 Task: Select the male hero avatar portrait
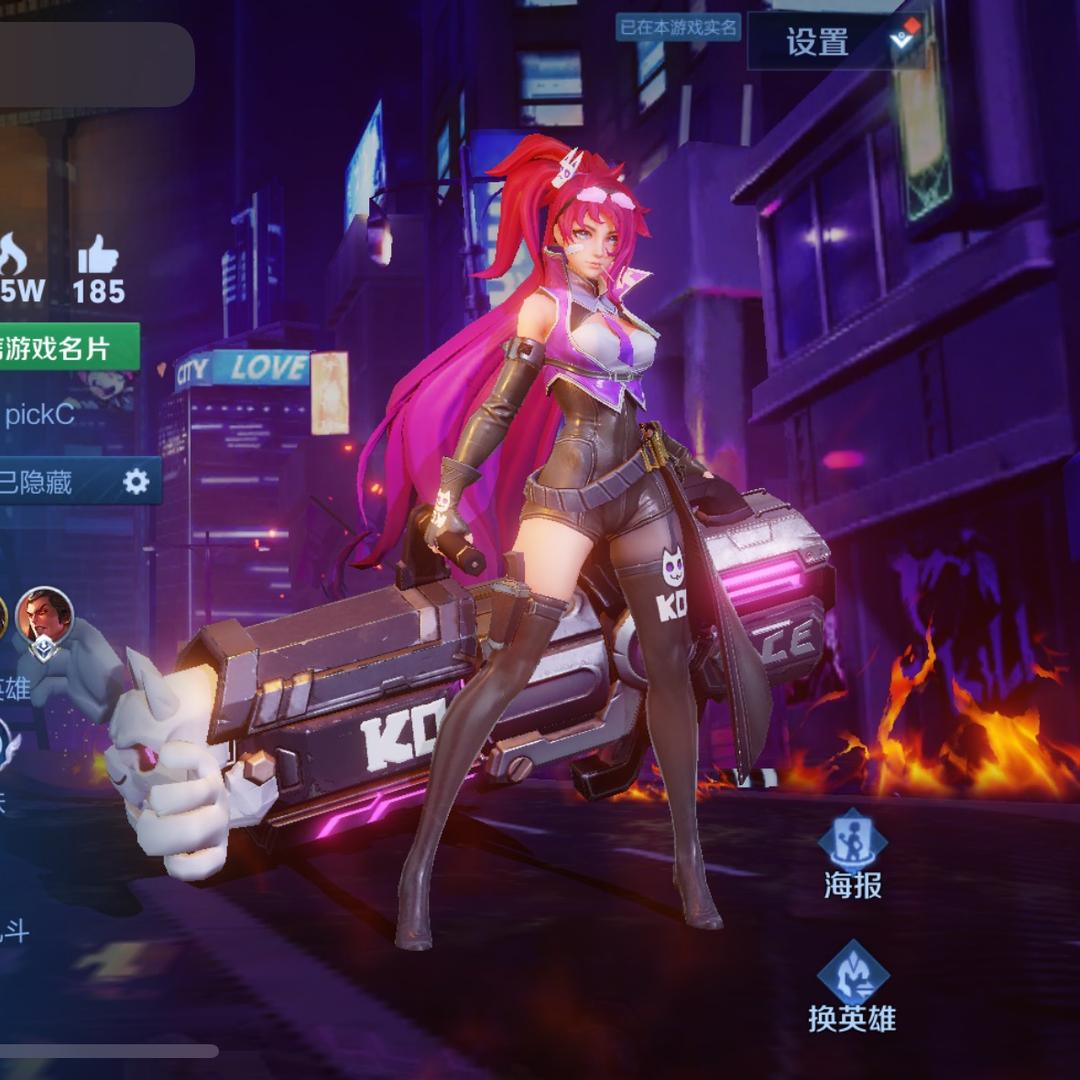tap(45, 616)
